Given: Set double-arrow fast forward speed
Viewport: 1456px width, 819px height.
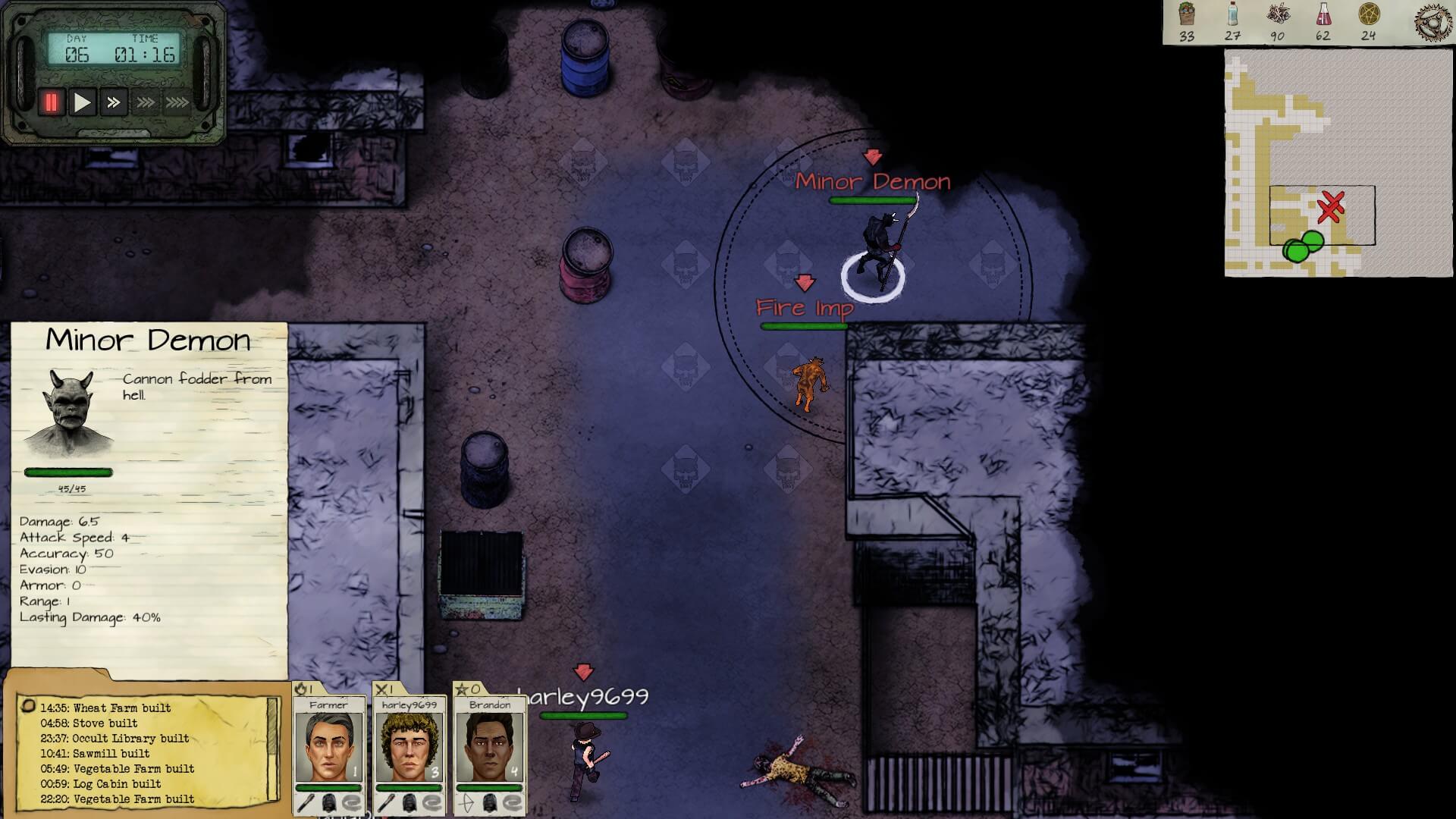Looking at the screenshot, I should (x=113, y=102).
